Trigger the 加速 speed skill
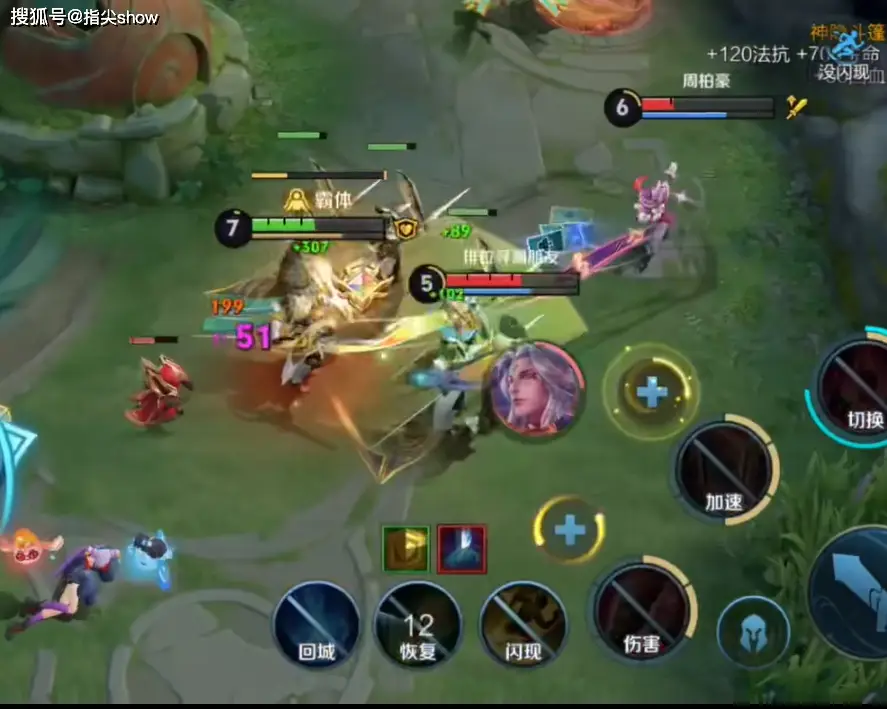 (724, 470)
